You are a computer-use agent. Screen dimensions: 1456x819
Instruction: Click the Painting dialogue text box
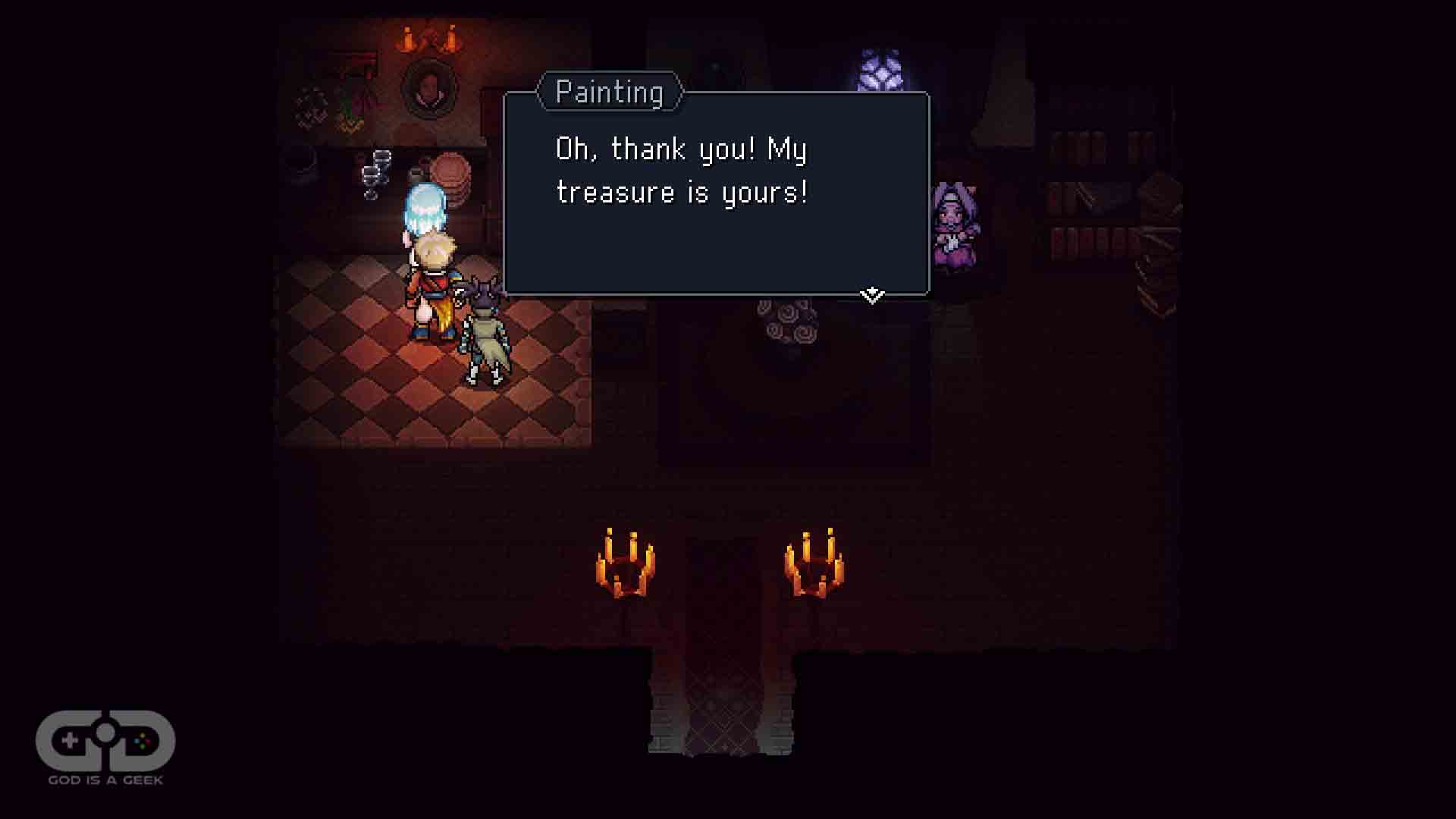[x=716, y=194]
